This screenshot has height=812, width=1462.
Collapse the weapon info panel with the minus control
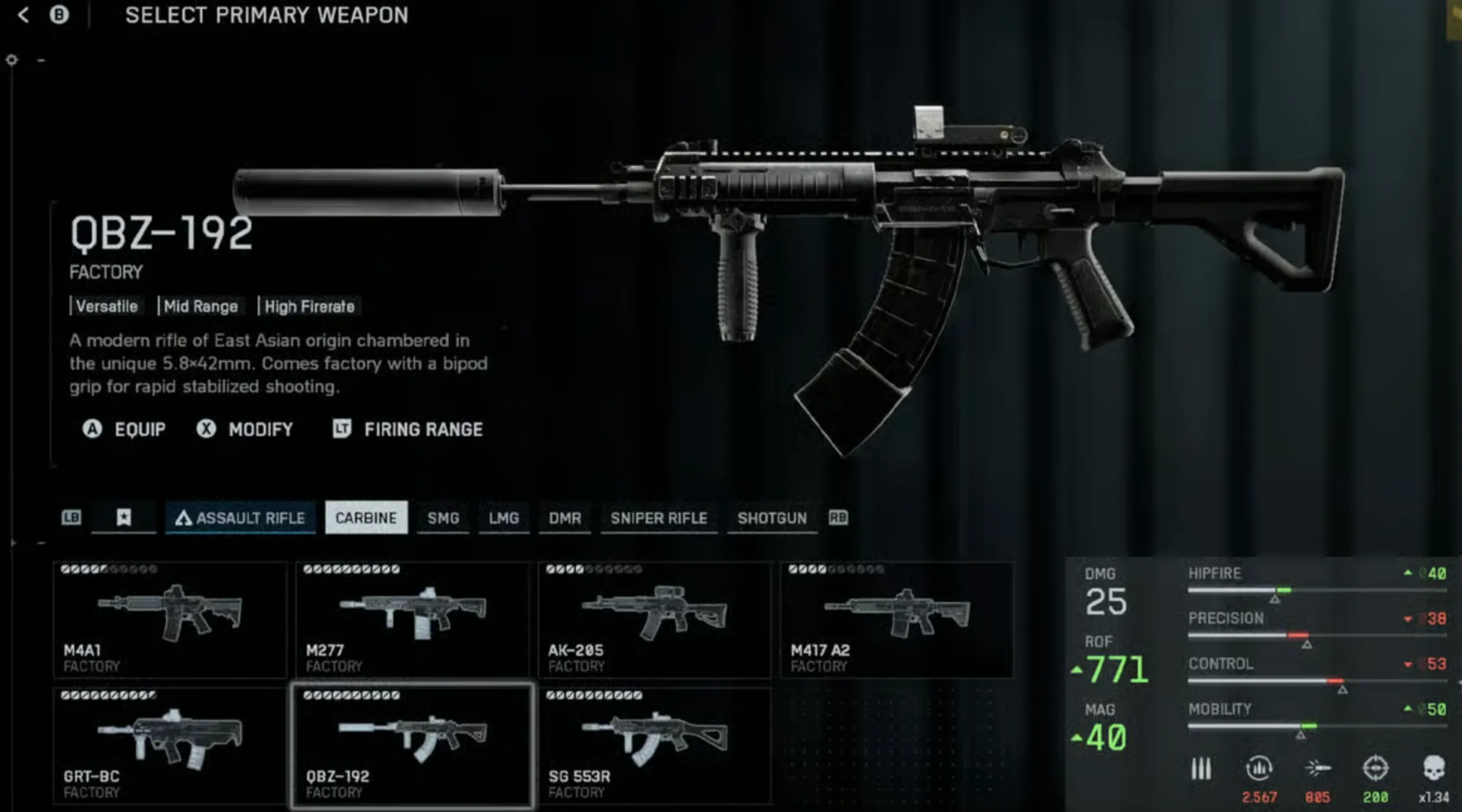click(40, 58)
